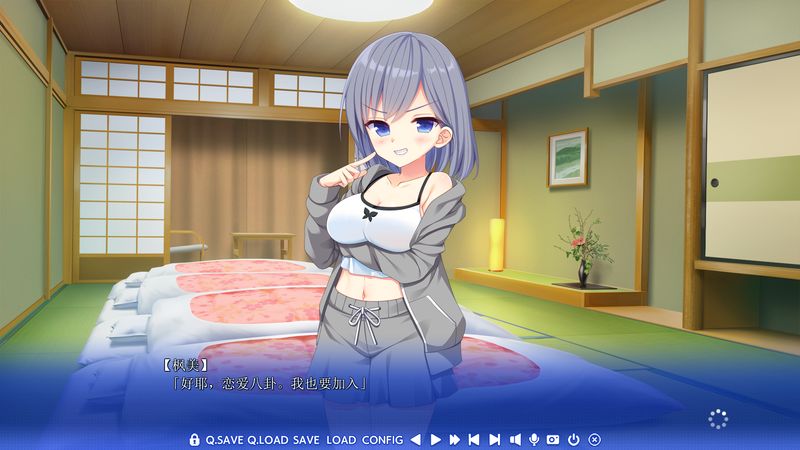Open the CONFIG settings
800x450 pixels.
pyautogui.click(x=382, y=439)
